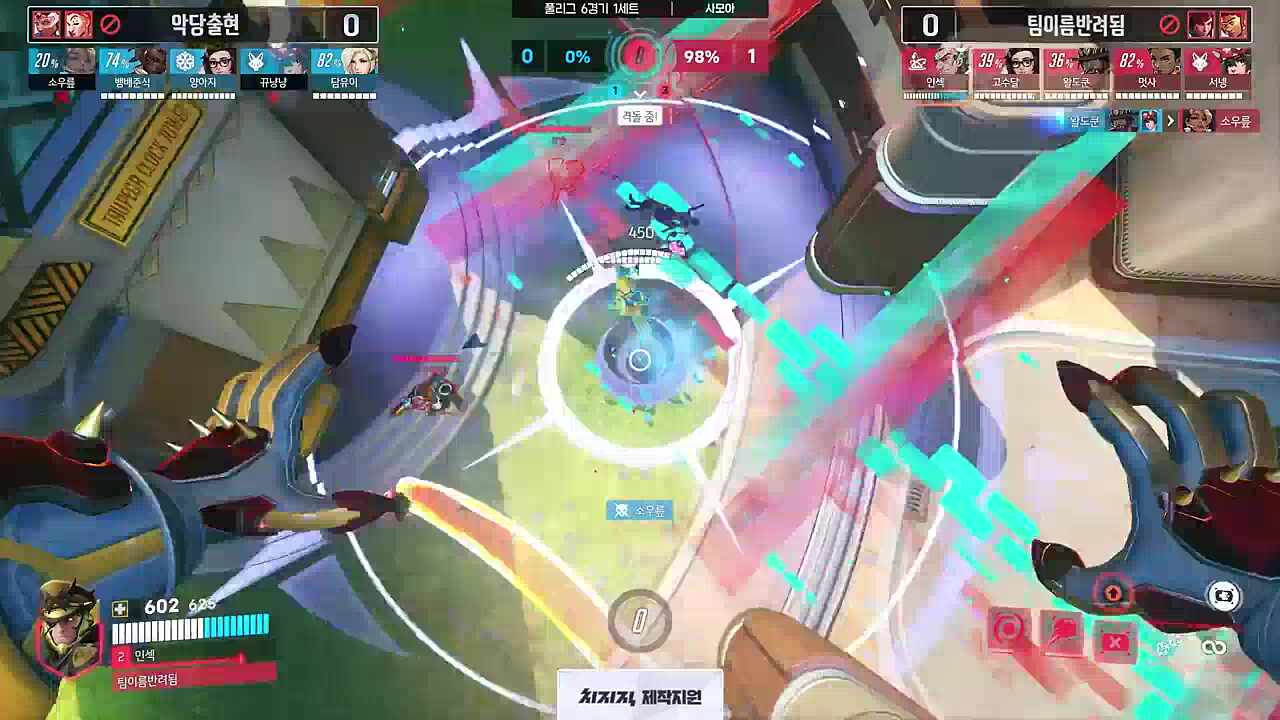Click the red hero portraits in the 악당출현 killfeed
The image size is (1280, 720).
[x=60, y=23]
